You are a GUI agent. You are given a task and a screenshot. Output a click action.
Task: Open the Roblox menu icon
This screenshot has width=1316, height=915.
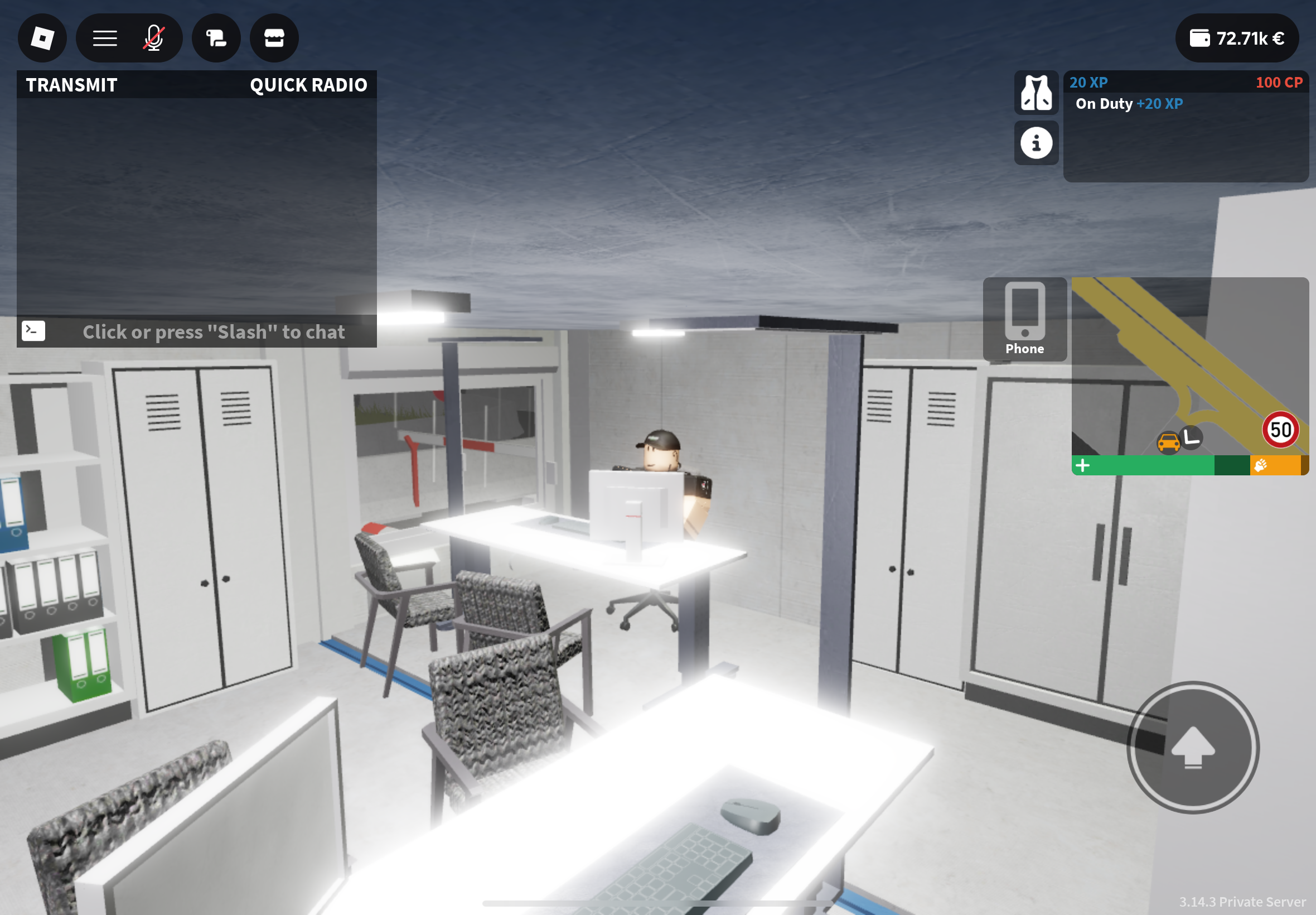[x=42, y=38]
